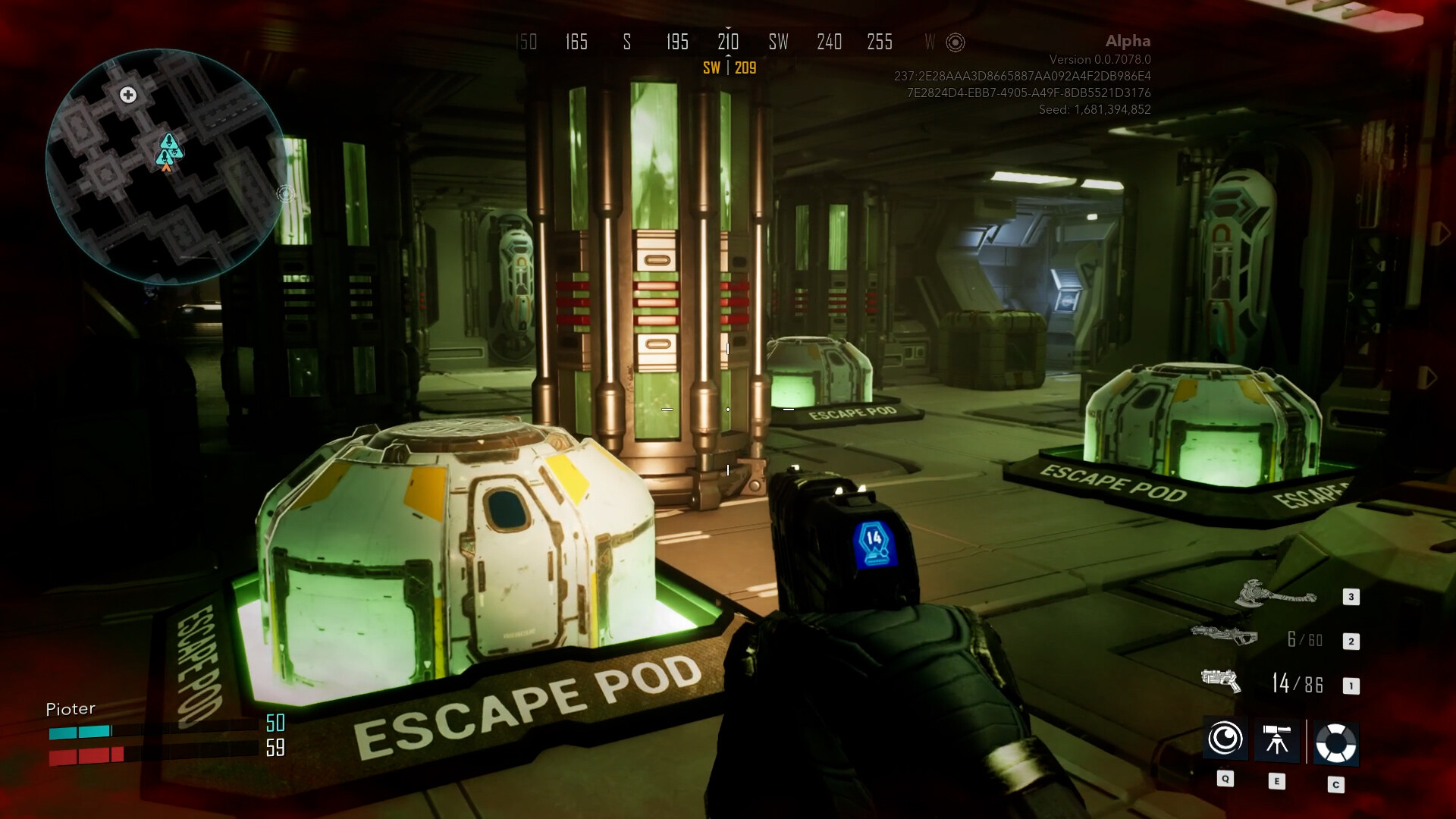1456x819 pixels.
Task: Click the eye scanner icon above the Q key
Action: pyautogui.click(x=1226, y=738)
